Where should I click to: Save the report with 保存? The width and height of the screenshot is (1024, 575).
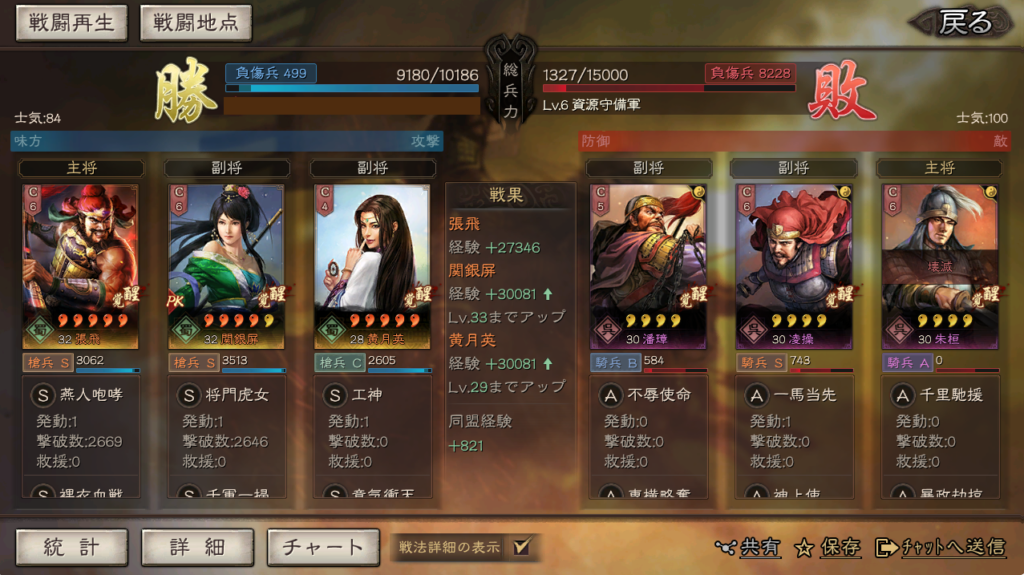pyautogui.click(x=828, y=547)
